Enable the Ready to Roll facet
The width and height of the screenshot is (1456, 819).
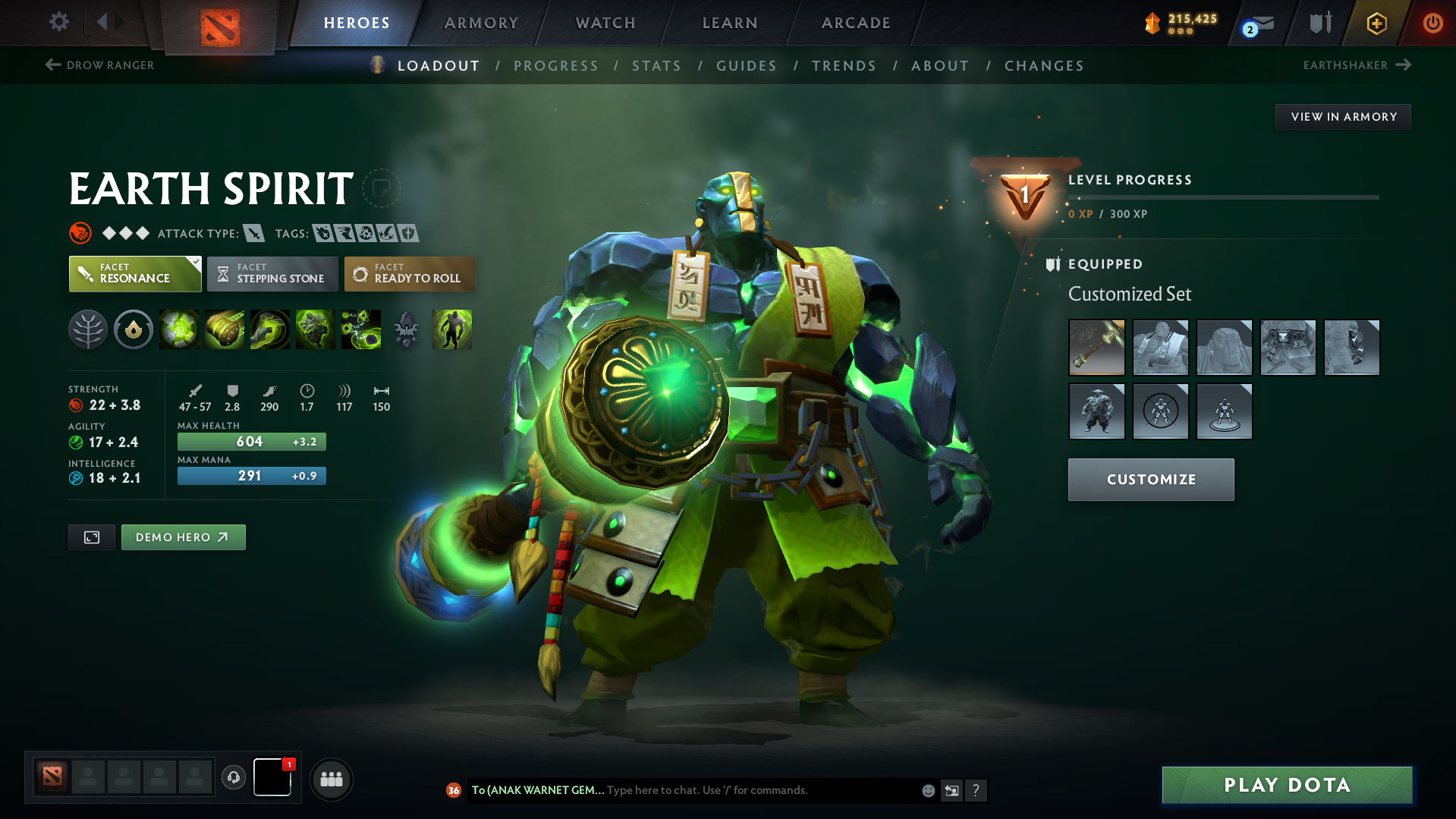(410, 273)
